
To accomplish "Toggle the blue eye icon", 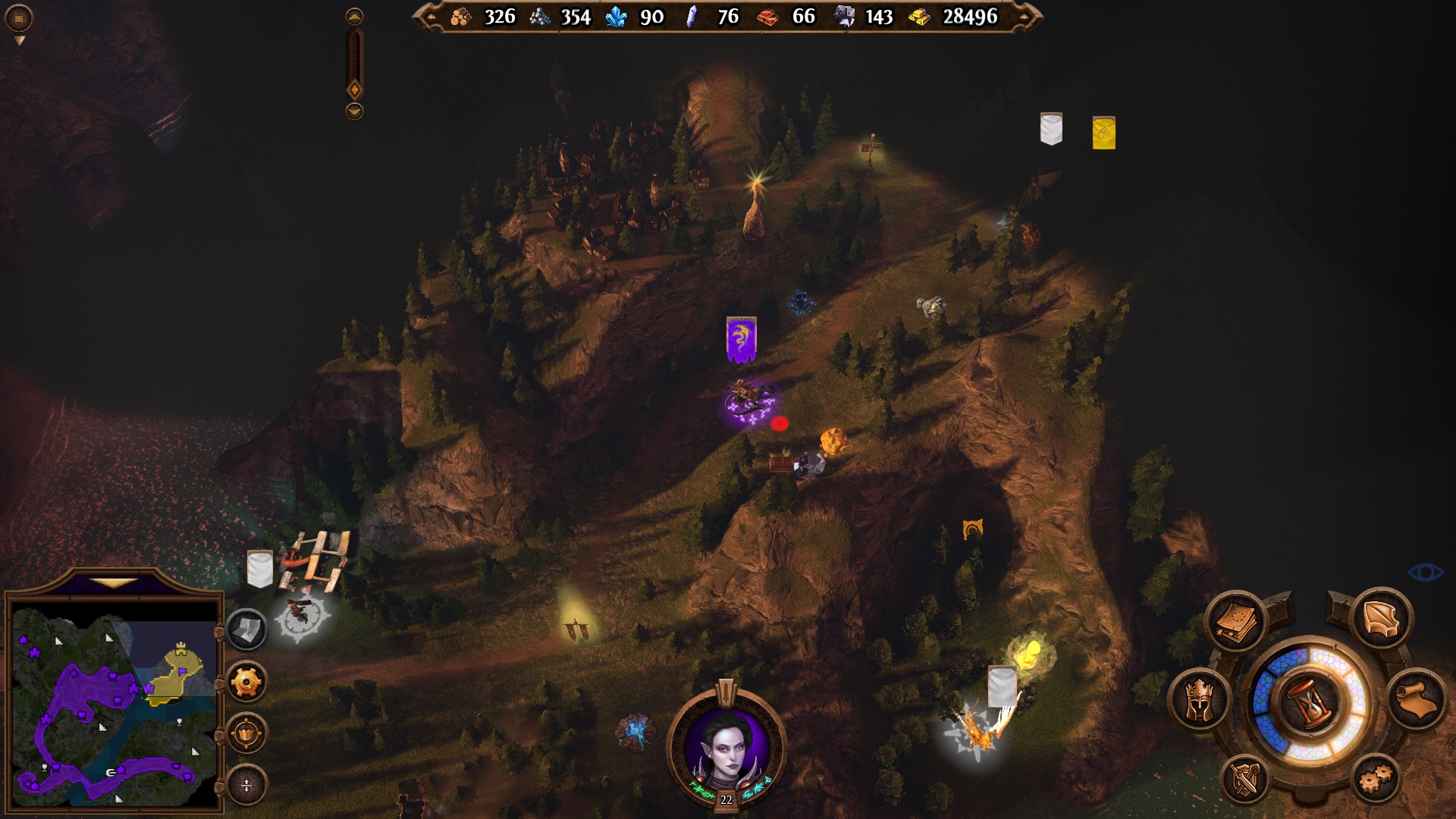I will [x=1425, y=572].
